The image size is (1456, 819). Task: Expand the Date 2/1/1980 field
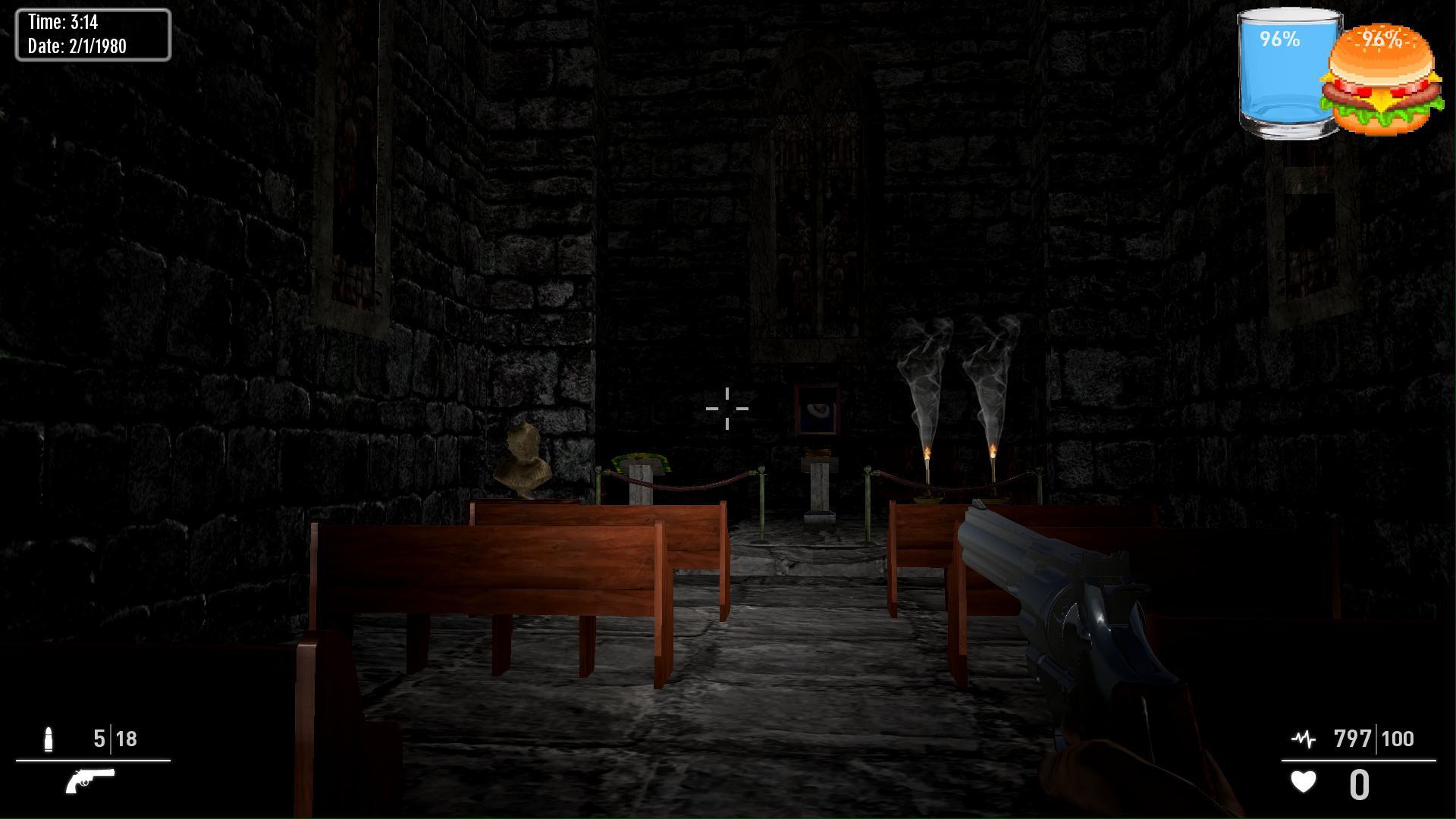76,45
